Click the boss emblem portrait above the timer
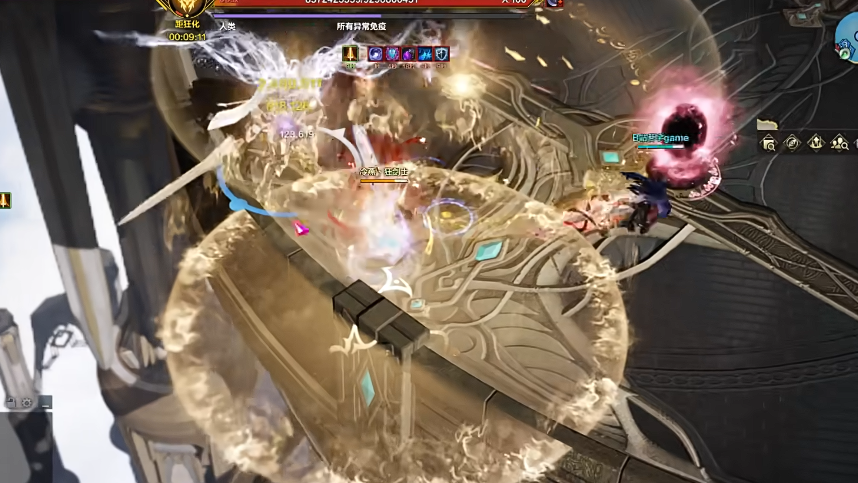Screen dimensions: 858x483 point(187,10)
